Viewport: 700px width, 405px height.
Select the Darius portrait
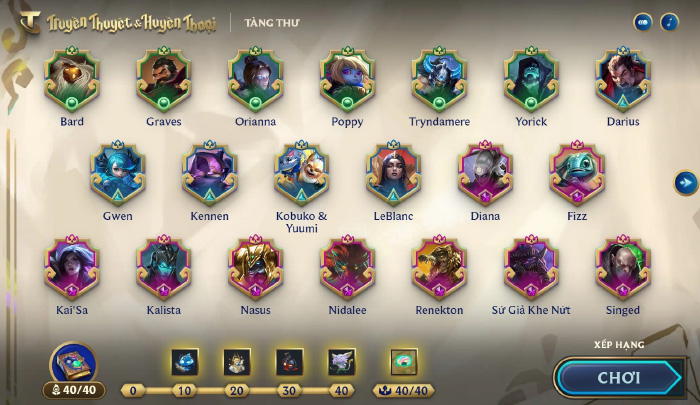tap(624, 79)
